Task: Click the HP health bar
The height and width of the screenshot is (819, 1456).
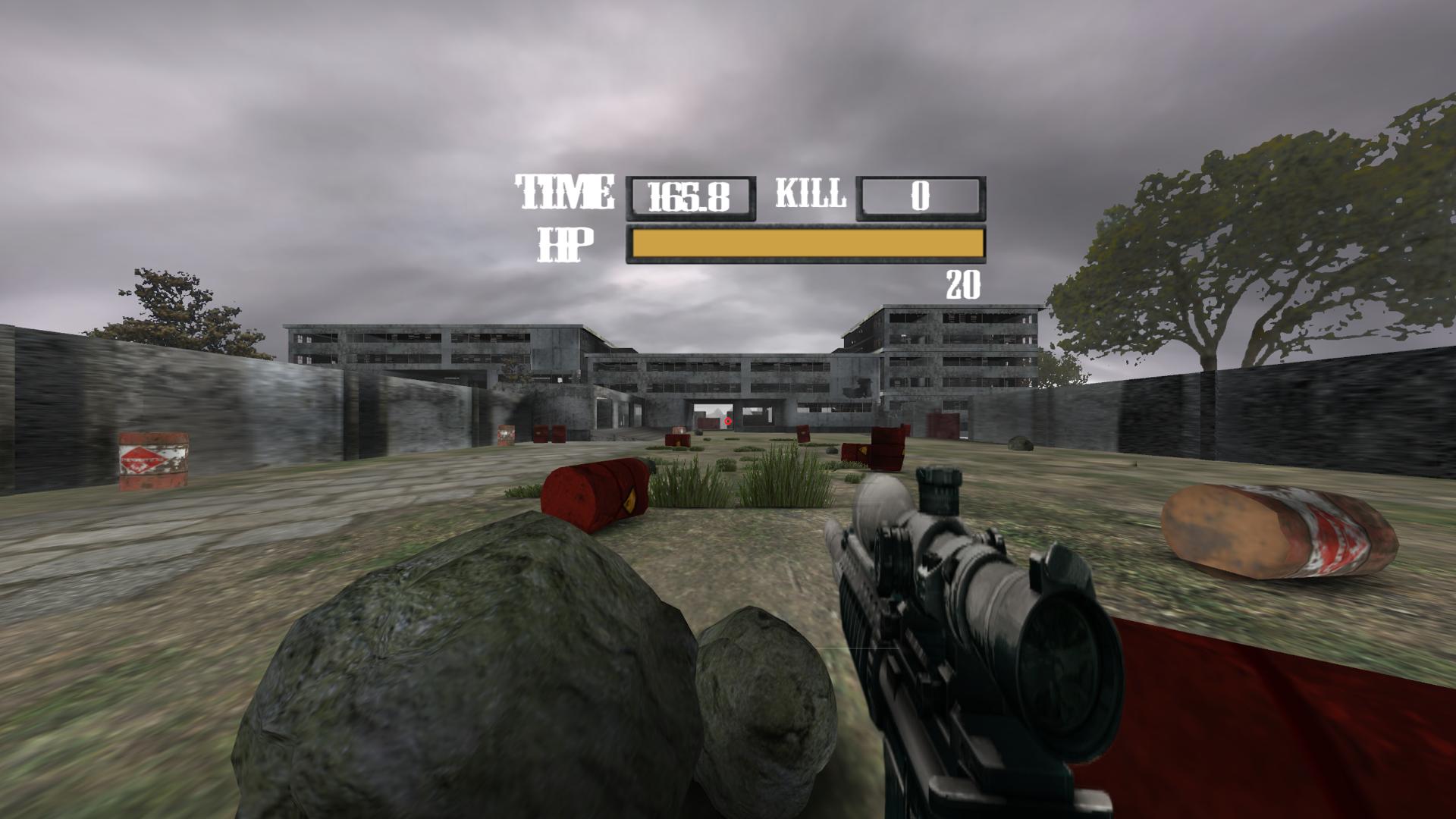Action: [x=808, y=244]
